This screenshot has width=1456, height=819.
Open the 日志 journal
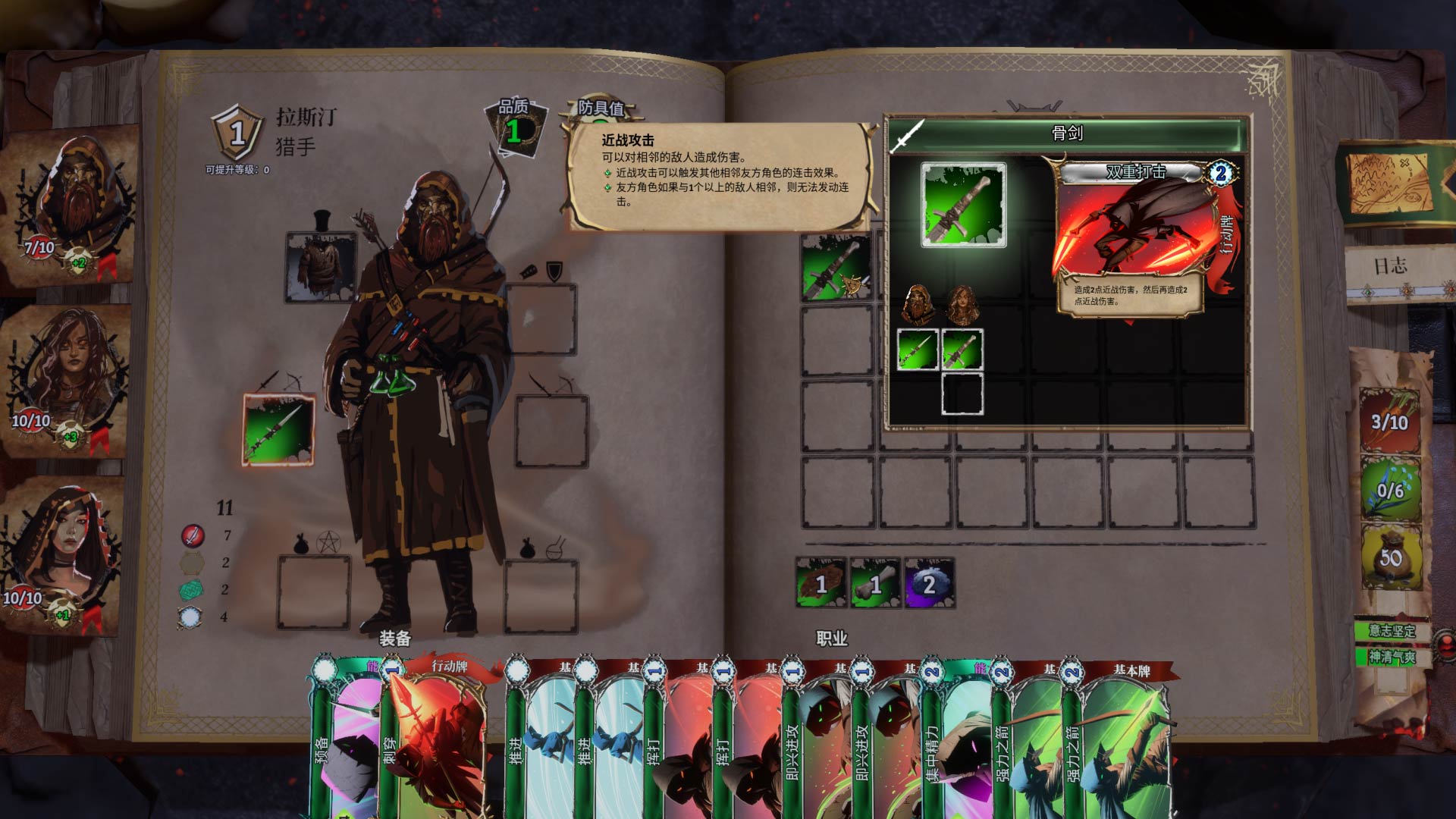click(x=1391, y=267)
